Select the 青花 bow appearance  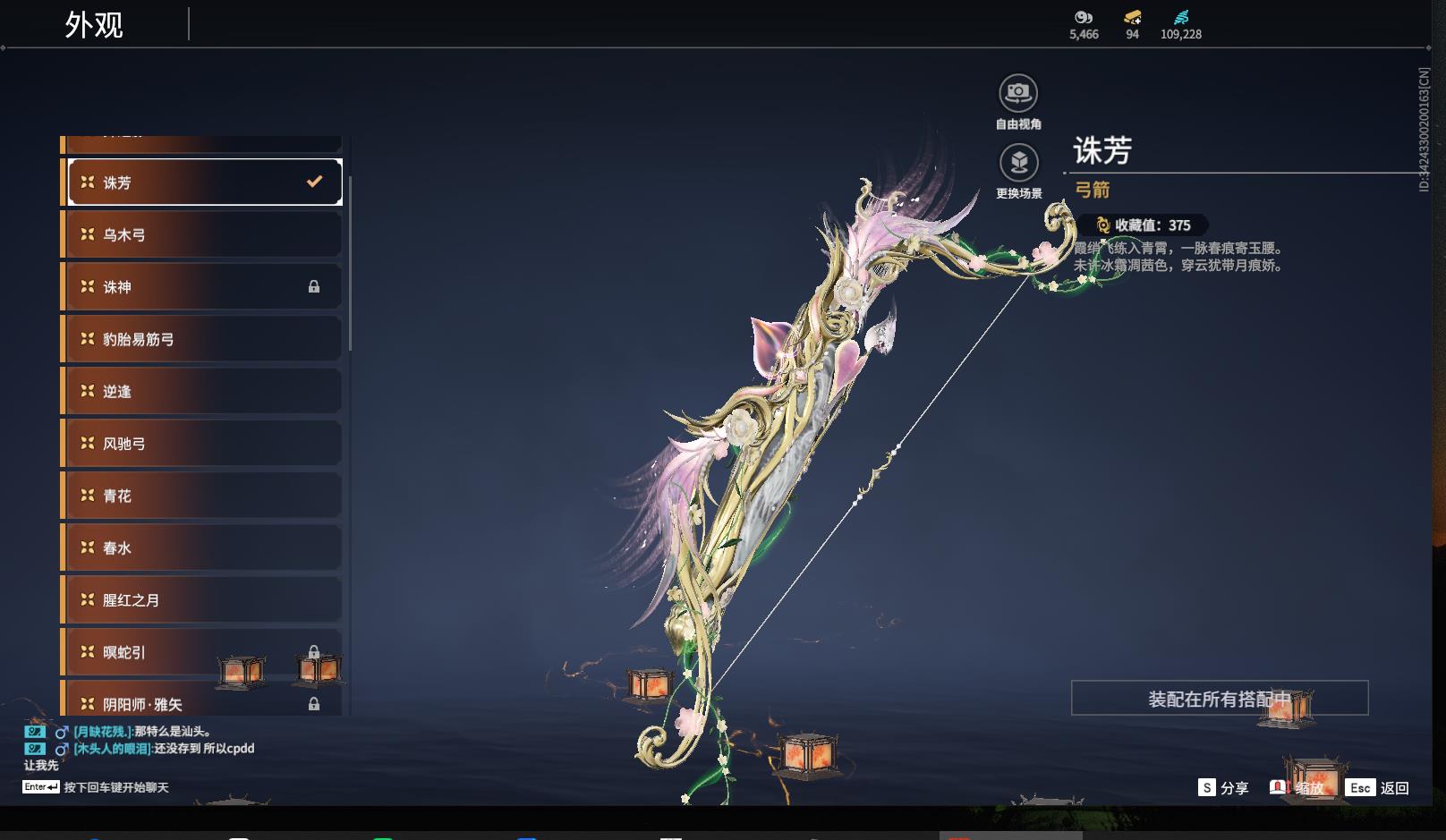click(x=204, y=496)
